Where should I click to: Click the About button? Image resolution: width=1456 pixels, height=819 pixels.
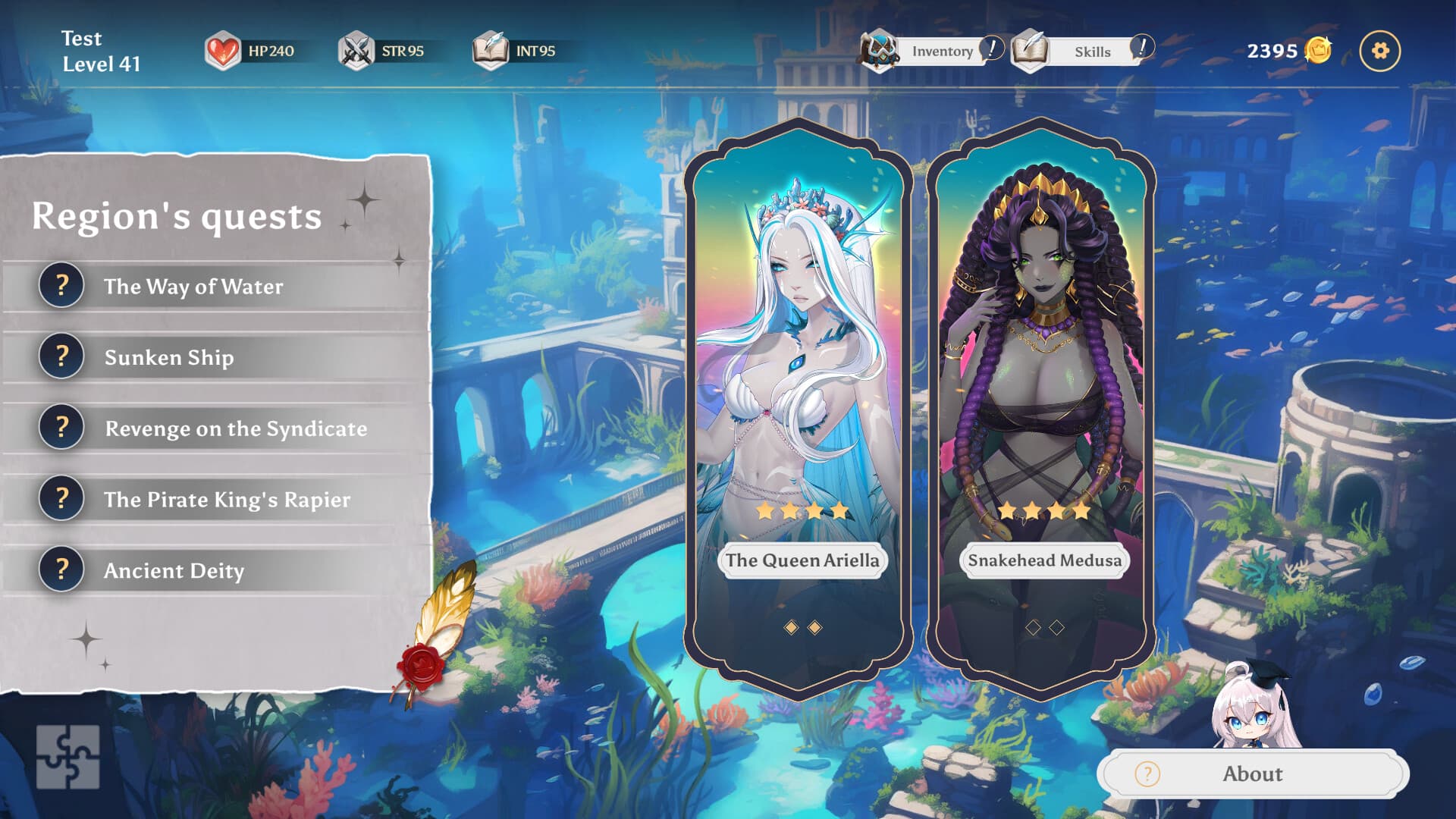click(1252, 773)
